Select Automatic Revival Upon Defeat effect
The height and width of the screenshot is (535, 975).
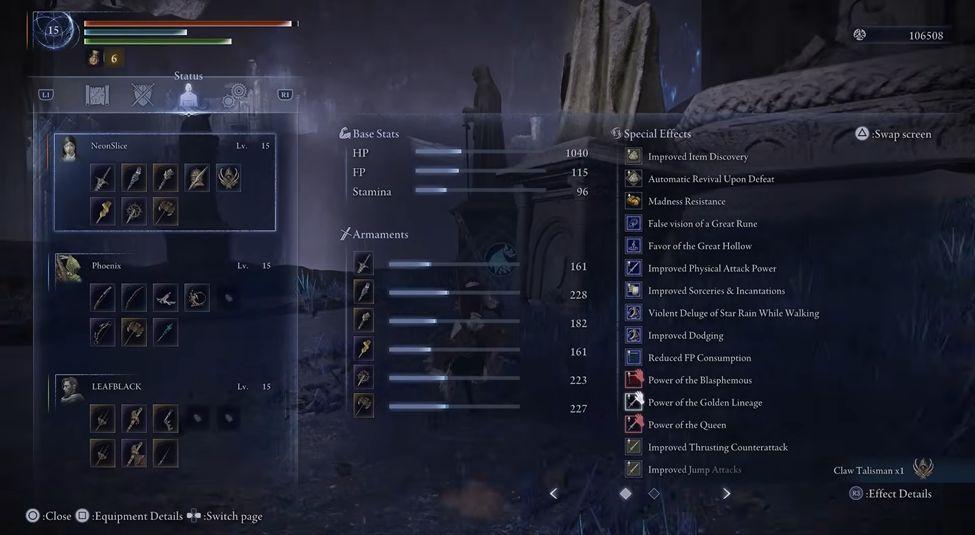[710, 179]
